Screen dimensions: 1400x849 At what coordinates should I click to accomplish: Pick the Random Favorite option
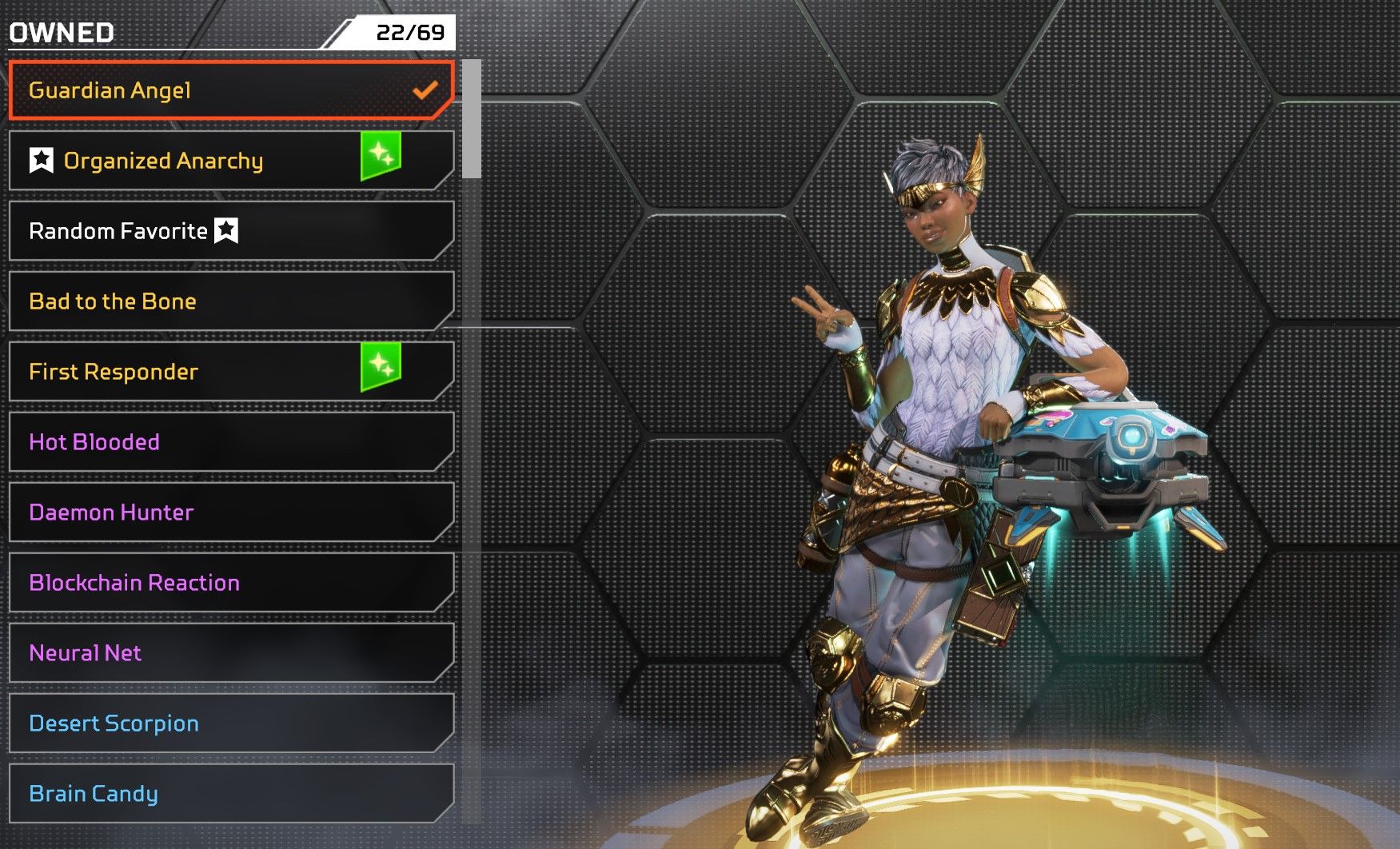click(231, 231)
